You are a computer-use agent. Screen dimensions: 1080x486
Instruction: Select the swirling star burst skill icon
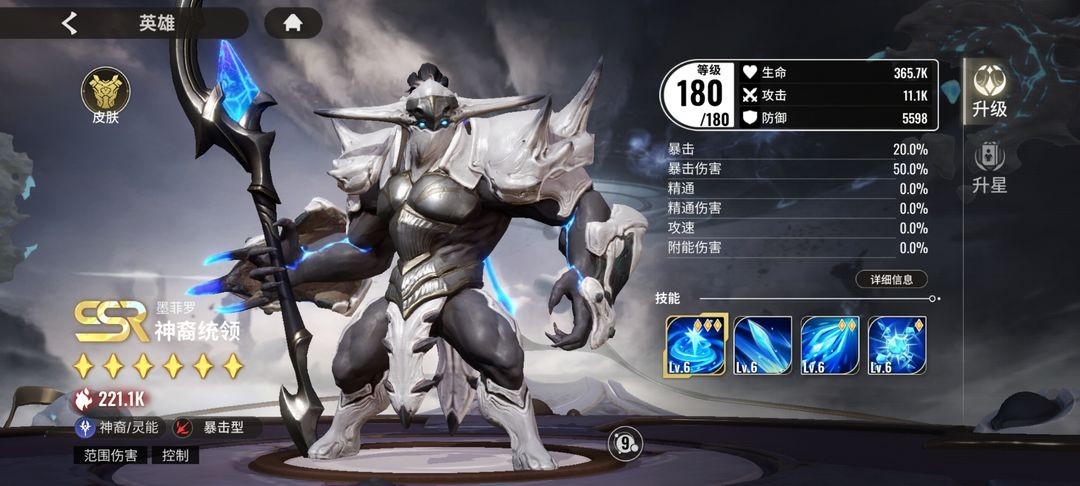pos(695,345)
